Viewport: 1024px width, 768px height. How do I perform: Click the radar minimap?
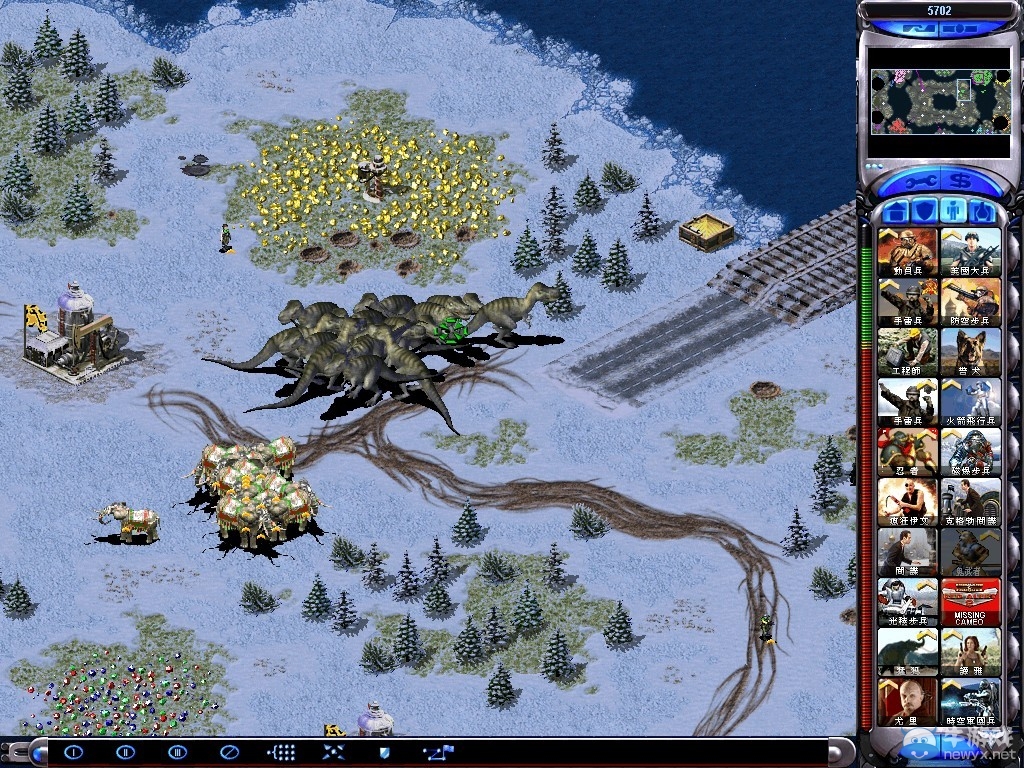pos(939,101)
